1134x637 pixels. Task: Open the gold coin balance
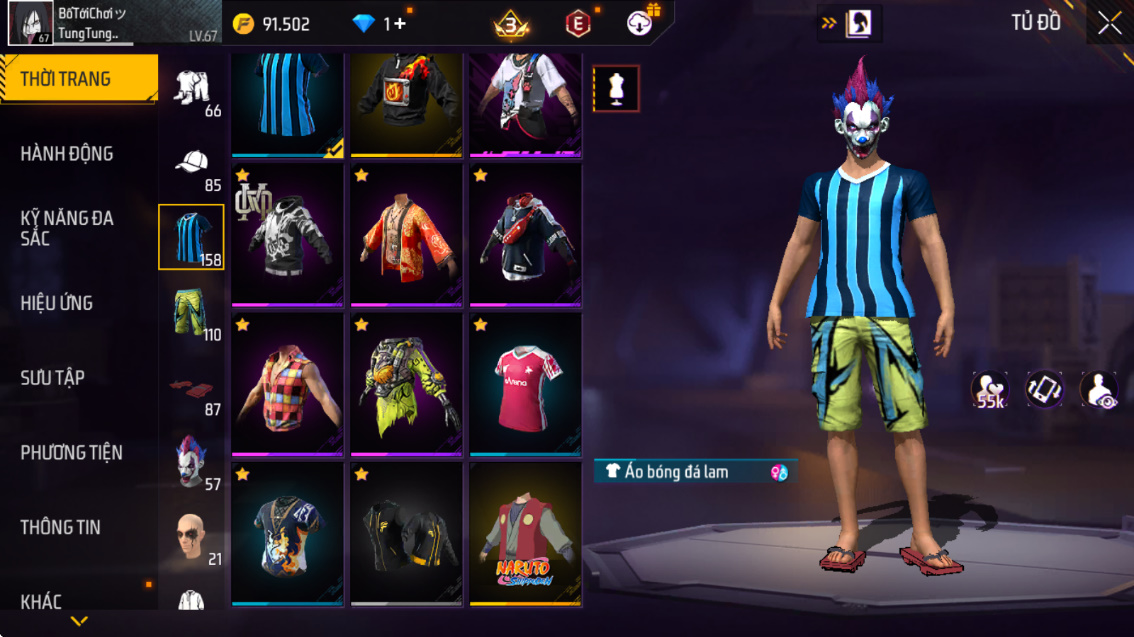click(x=272, y=24)
